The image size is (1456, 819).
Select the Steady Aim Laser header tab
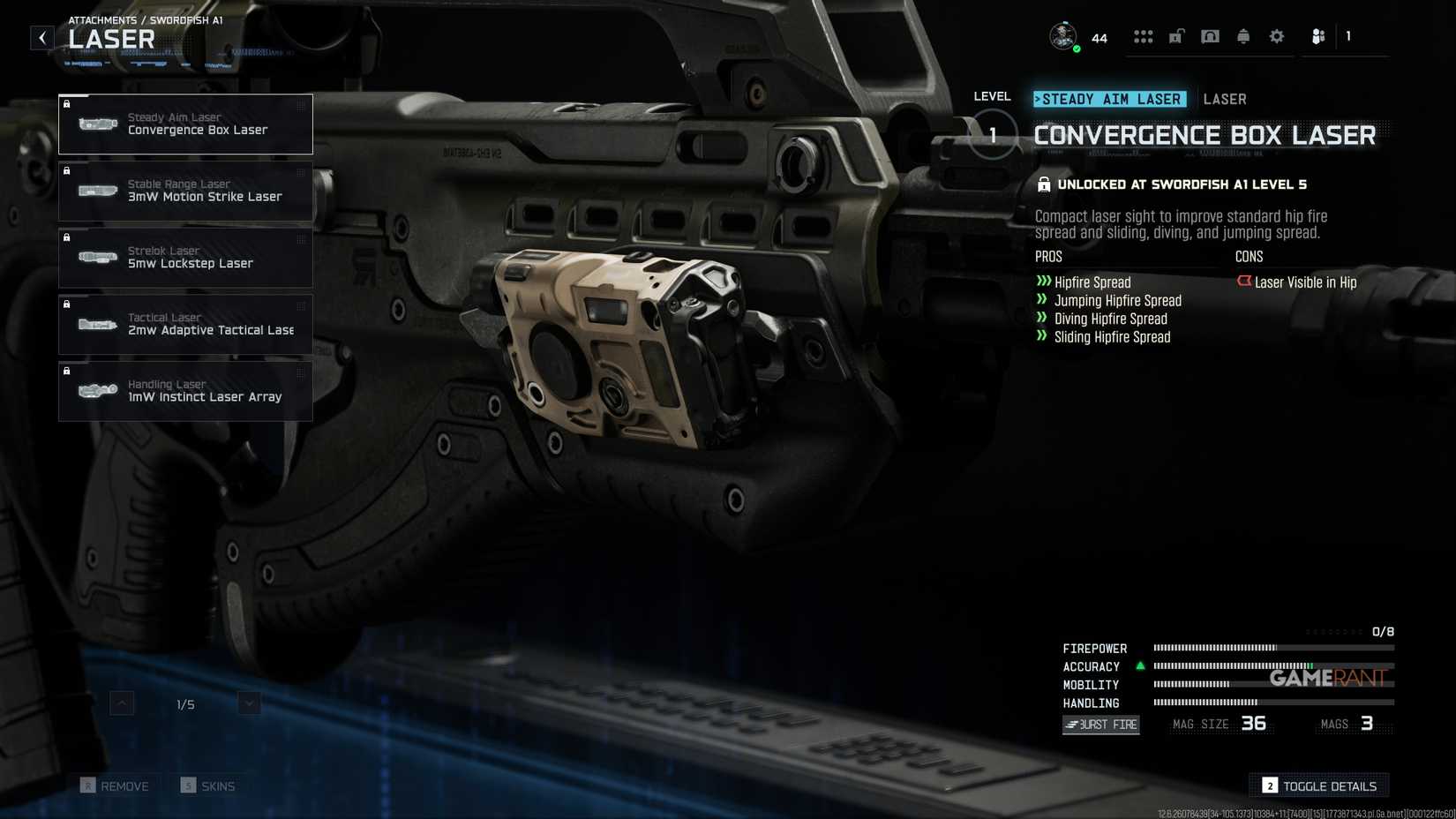(1110, 99)
